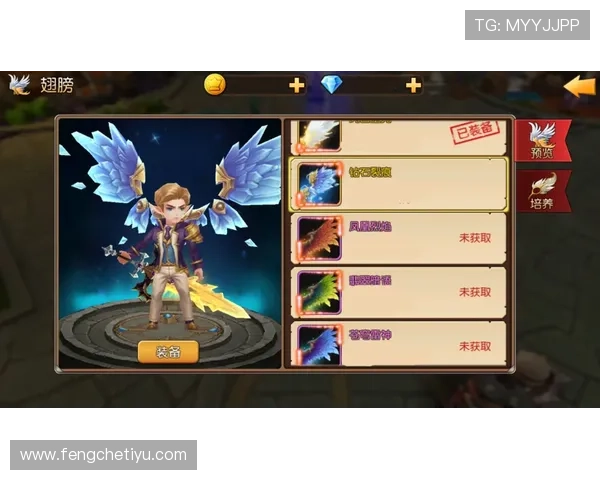Click the 装备 equip button
600x480 pixels.
click(168, 352)
